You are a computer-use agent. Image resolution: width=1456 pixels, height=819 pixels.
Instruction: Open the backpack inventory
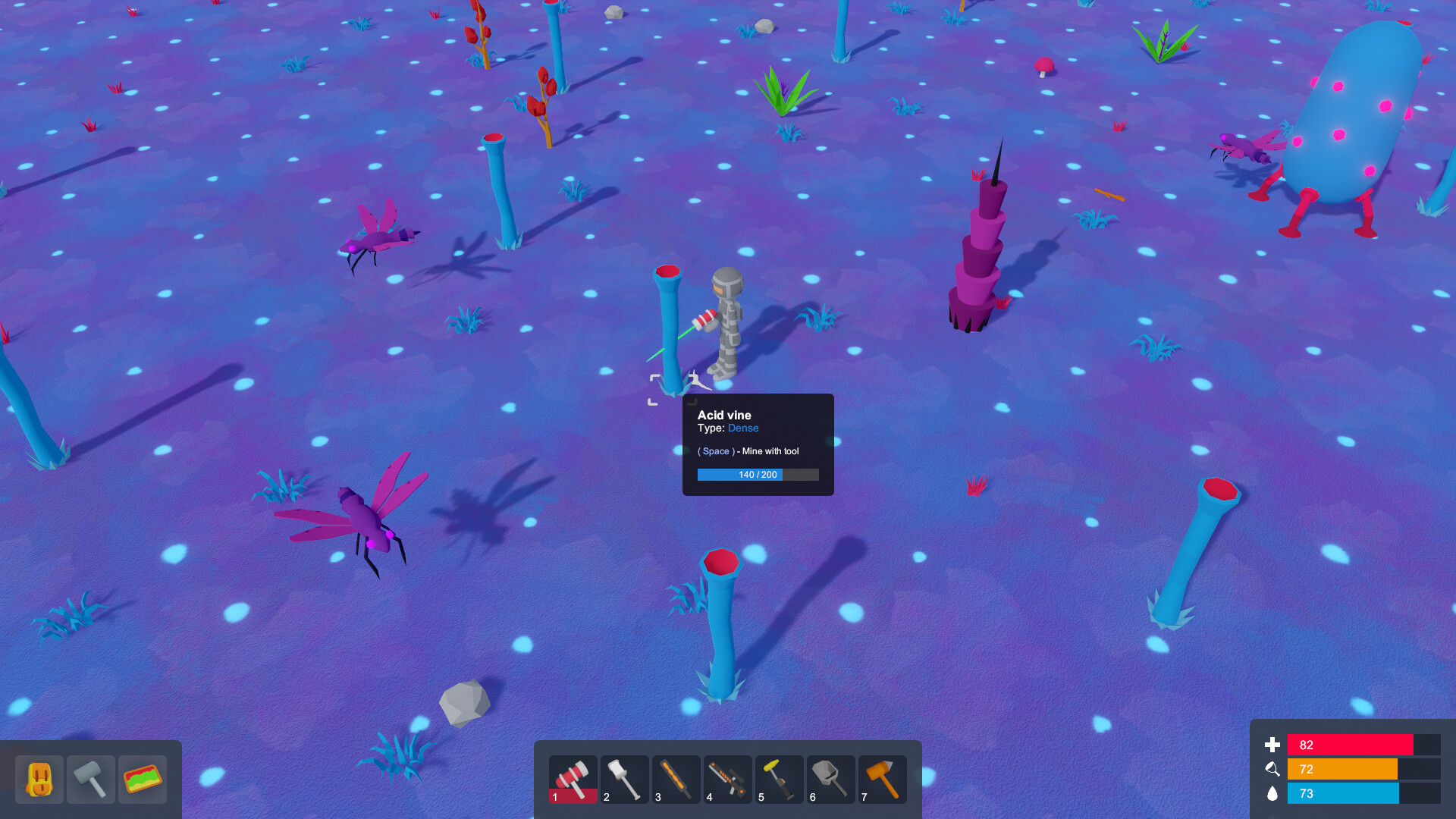39,779
